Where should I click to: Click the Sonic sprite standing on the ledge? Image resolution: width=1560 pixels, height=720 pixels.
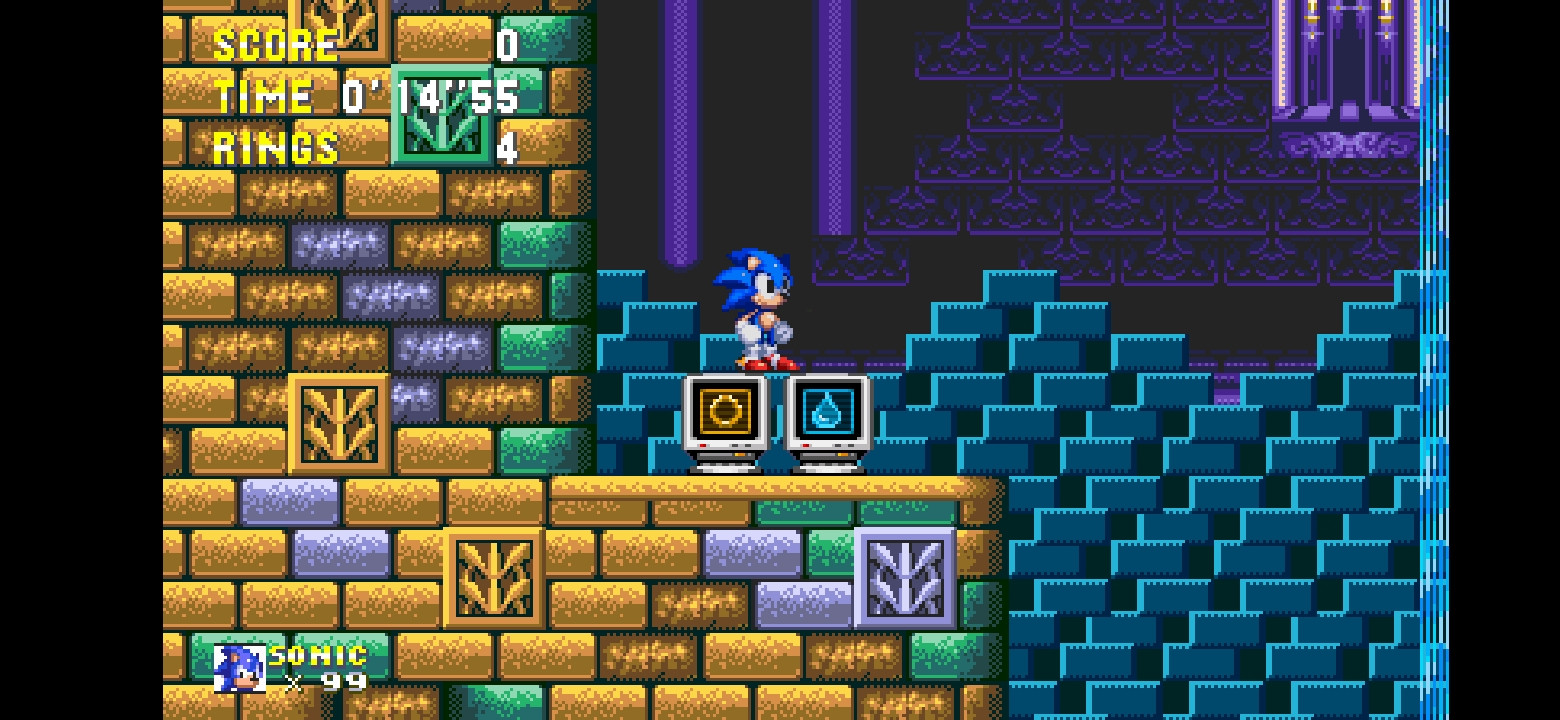pyautogui.click(x=756, y=310)
